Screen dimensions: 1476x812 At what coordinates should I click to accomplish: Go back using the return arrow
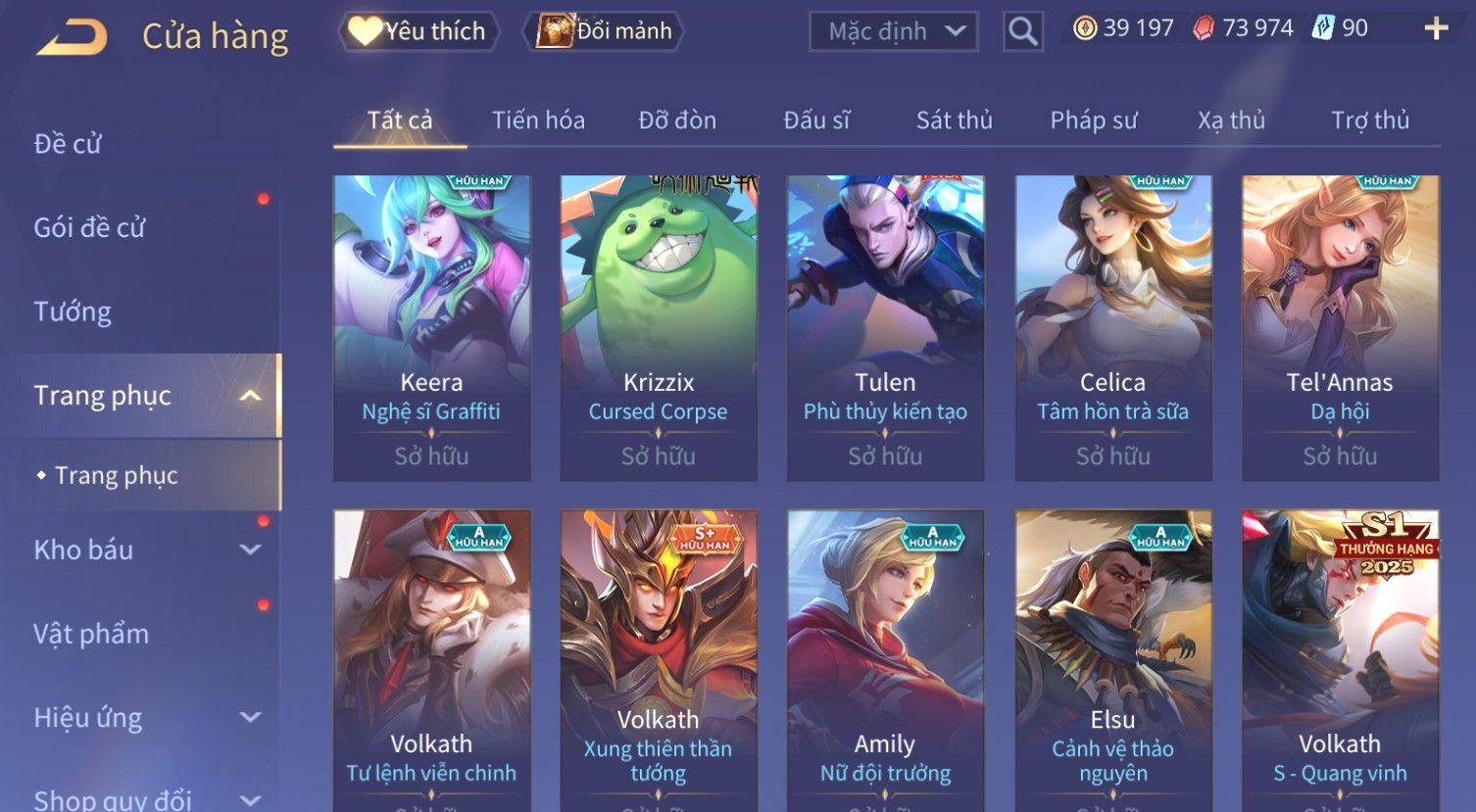[73, 37]
